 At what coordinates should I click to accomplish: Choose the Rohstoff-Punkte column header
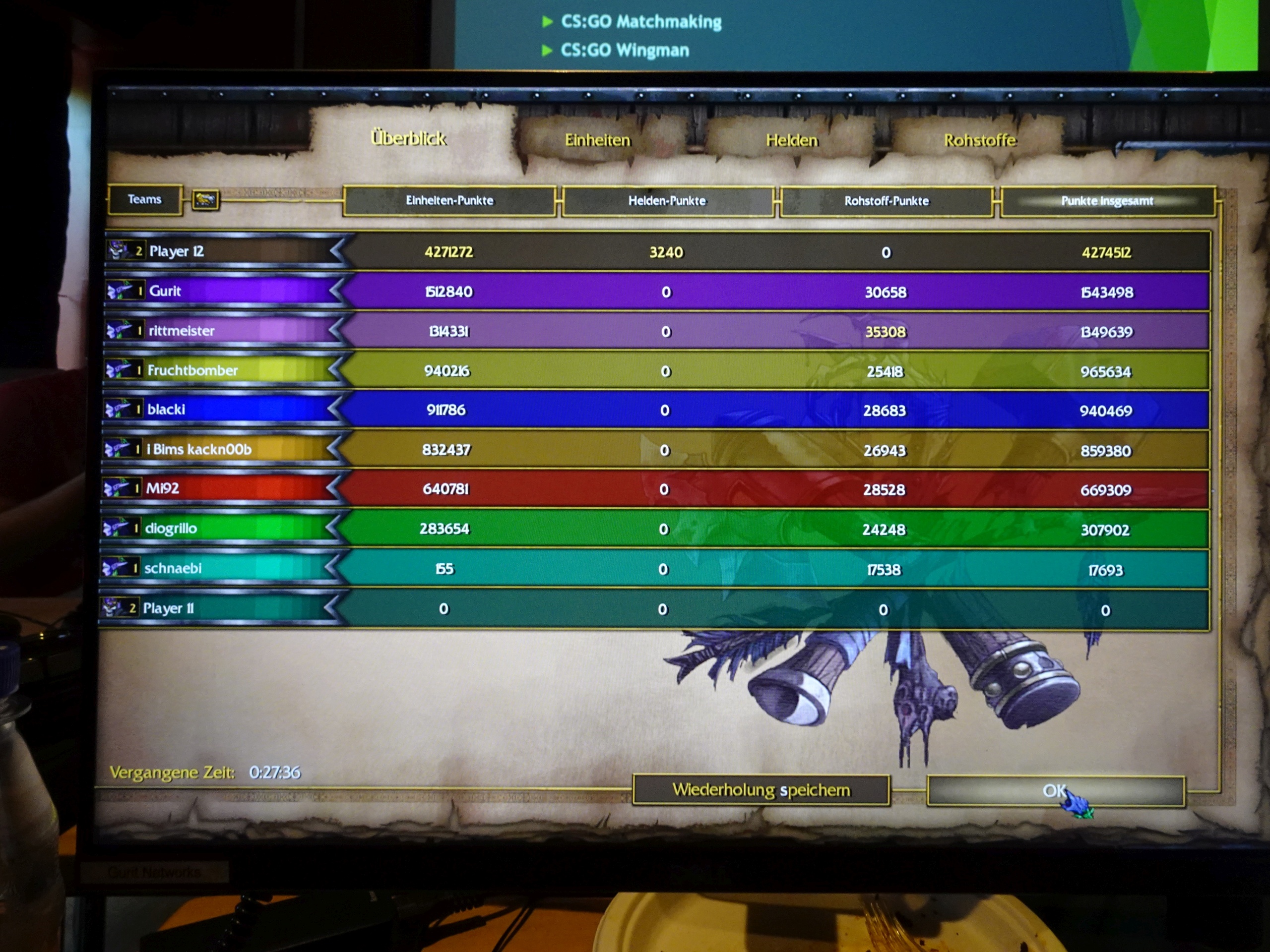[x=886, y=201]
